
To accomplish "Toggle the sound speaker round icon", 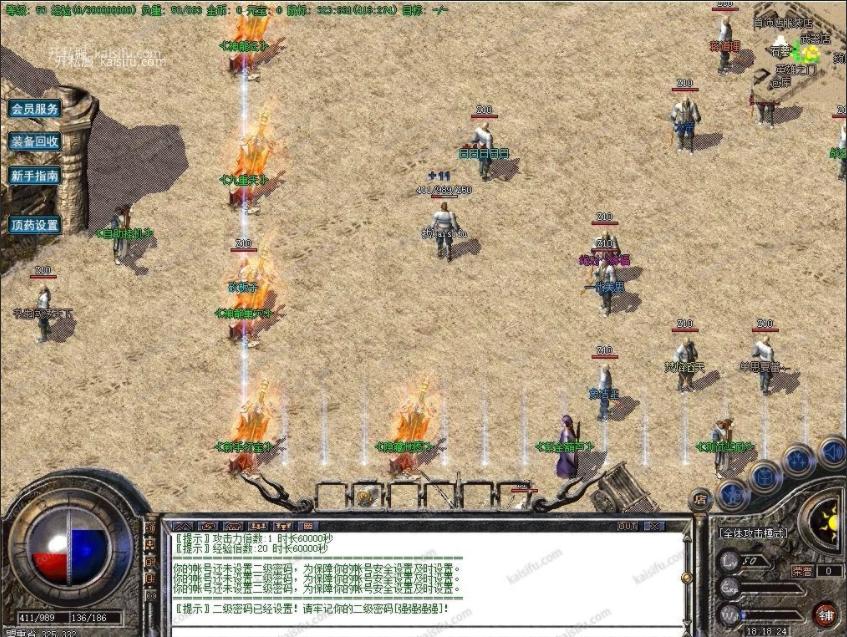I will pyautogui.click(x=831, y=452).
